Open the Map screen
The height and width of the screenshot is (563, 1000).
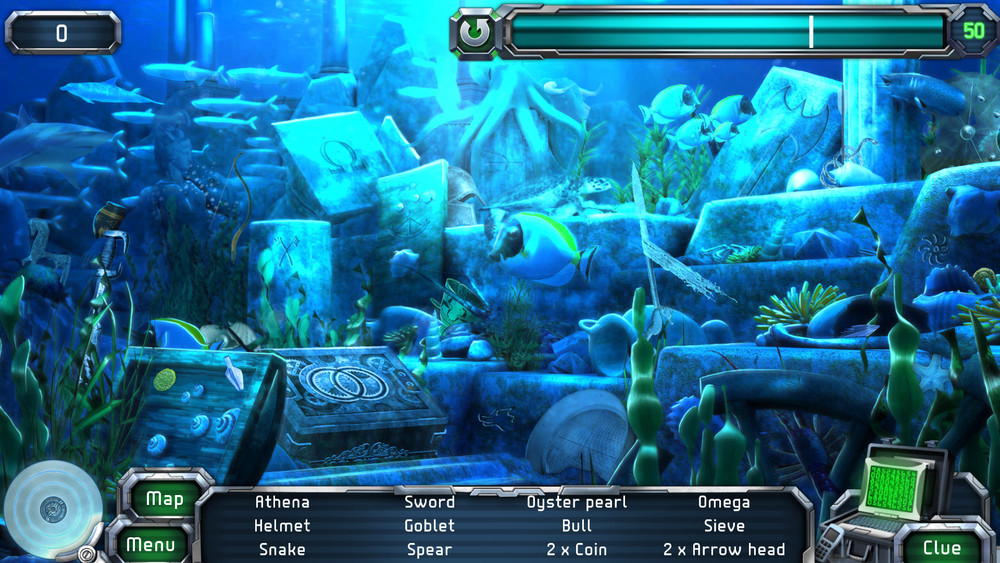[164, 498]
